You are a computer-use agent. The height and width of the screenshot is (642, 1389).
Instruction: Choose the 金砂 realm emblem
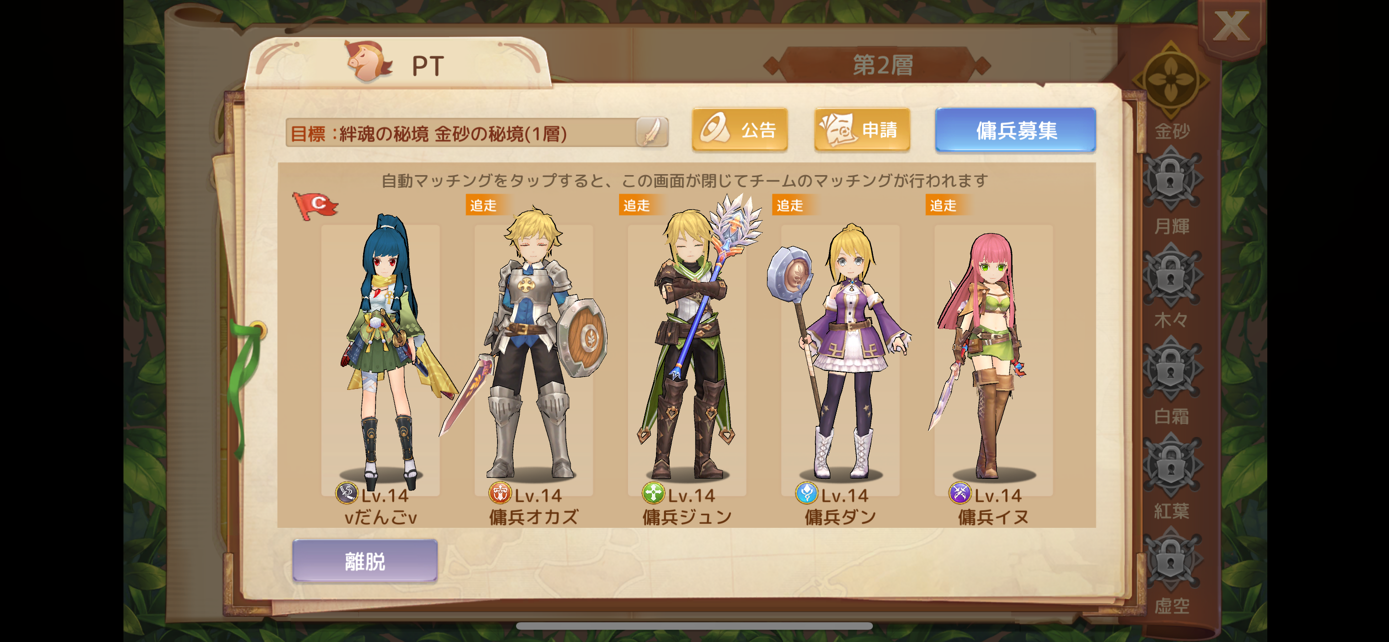coord(1171,82)
